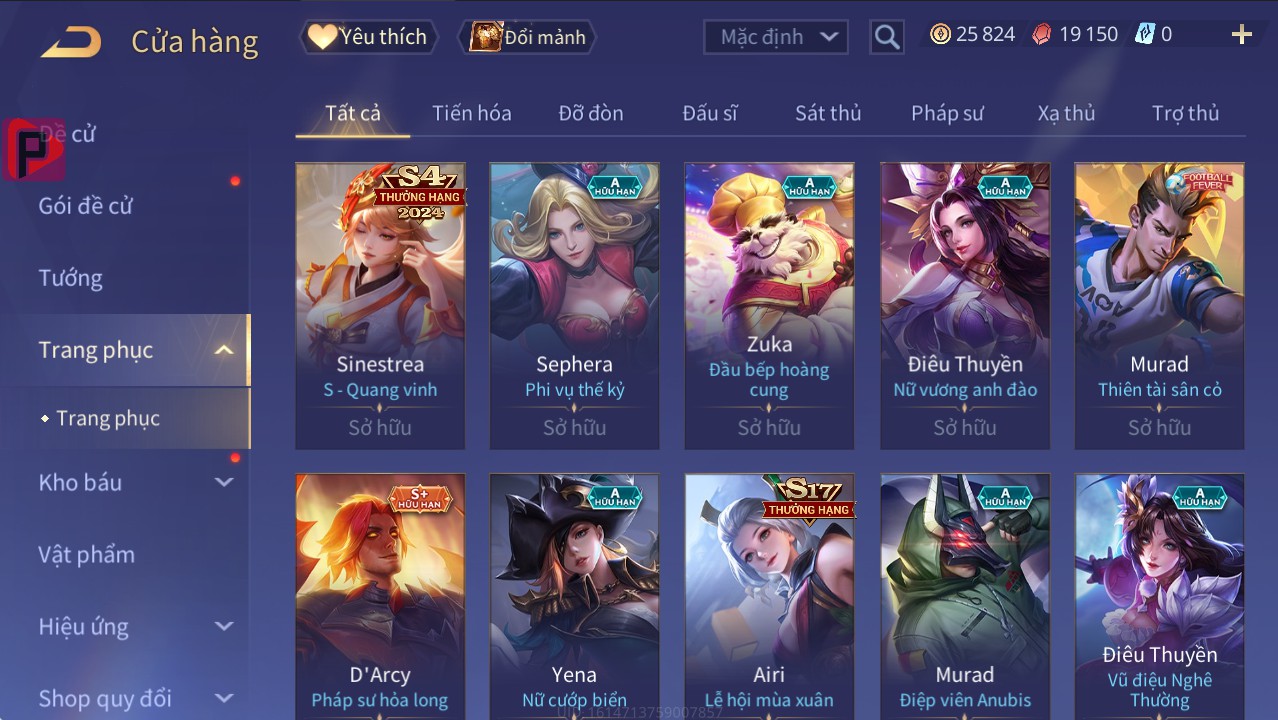Open the Vật phẩm section

[86, 554]
